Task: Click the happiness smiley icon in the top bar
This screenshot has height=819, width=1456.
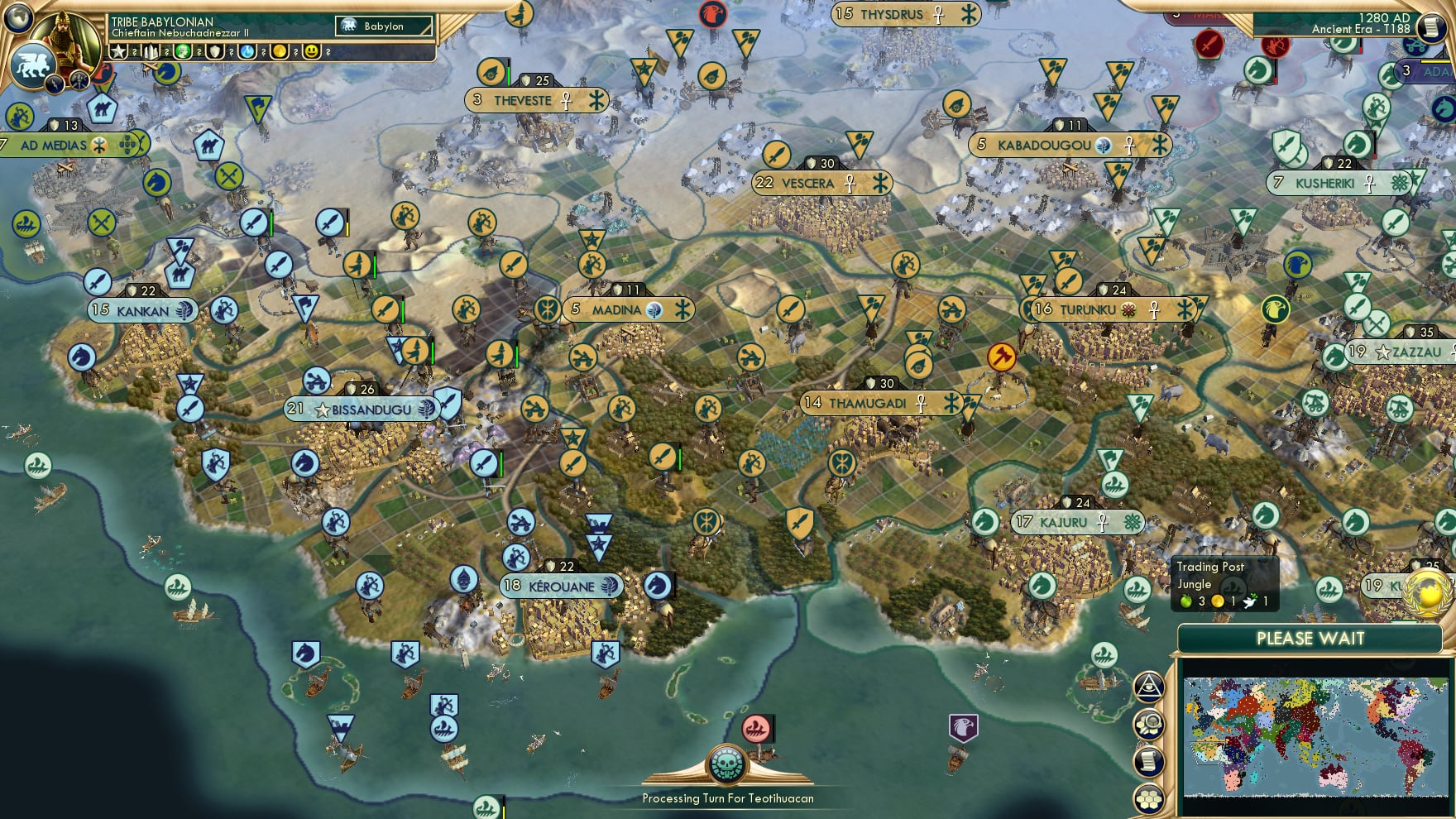Action: tap(313, 51)
